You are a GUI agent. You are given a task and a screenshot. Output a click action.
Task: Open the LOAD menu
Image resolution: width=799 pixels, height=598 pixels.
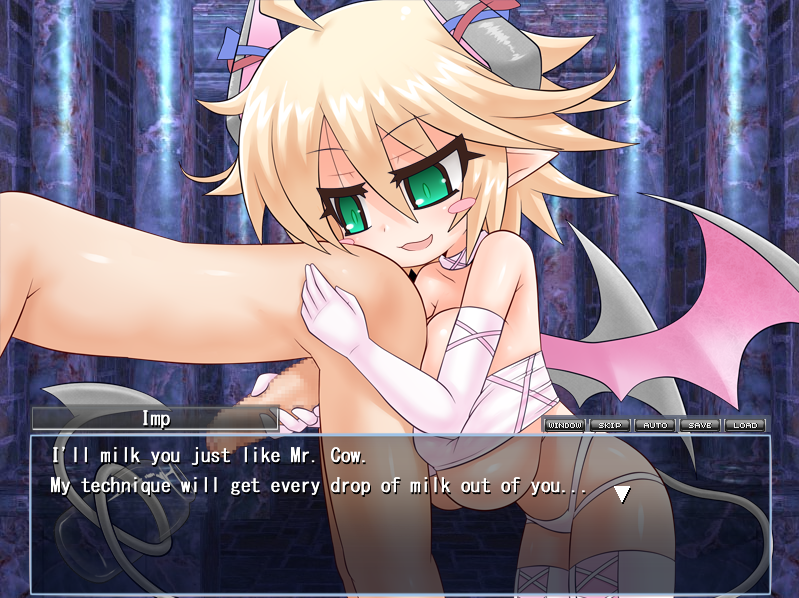click(x=745, y=425)
